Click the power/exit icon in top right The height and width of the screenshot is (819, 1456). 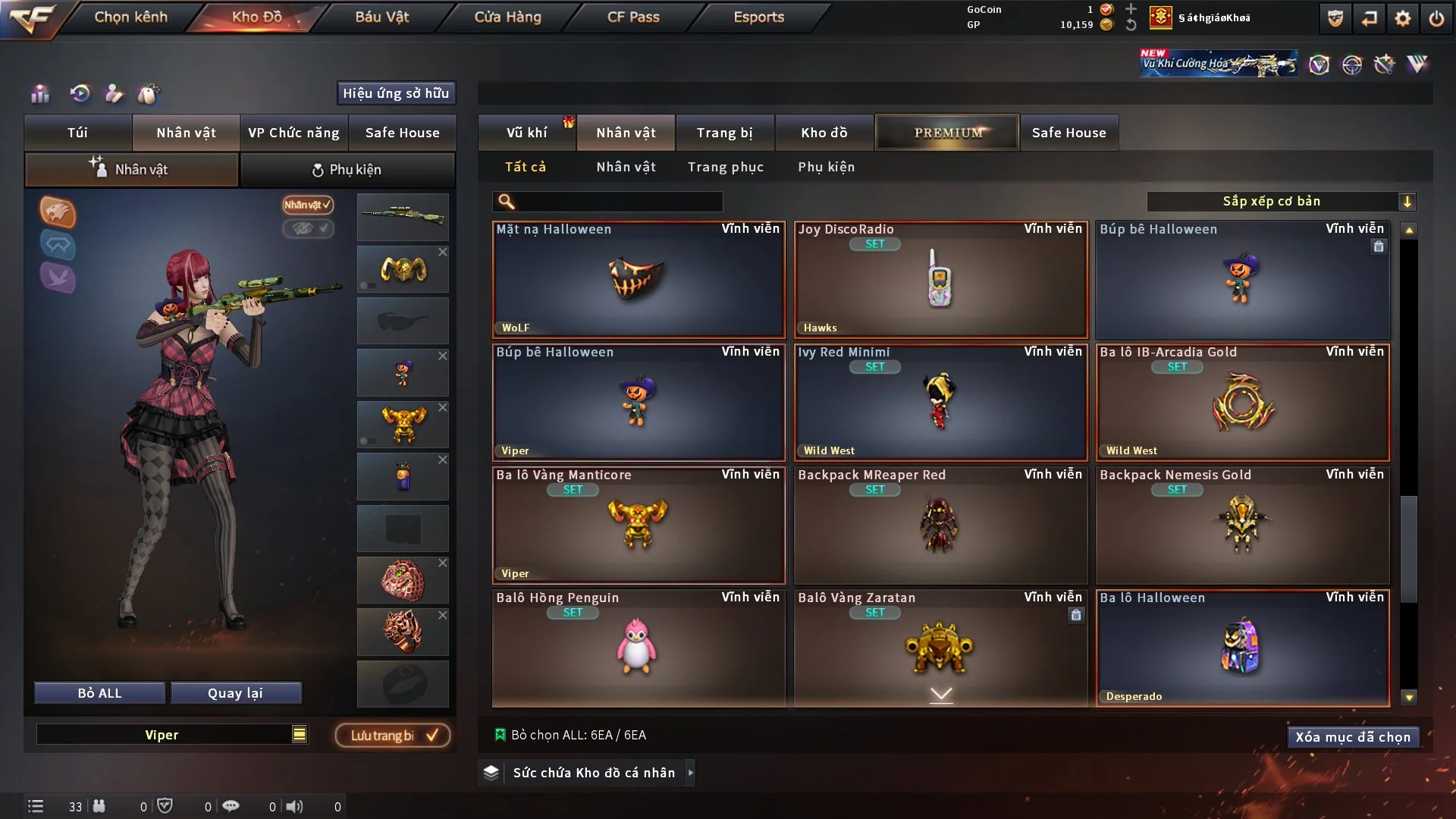(1436, 17)
